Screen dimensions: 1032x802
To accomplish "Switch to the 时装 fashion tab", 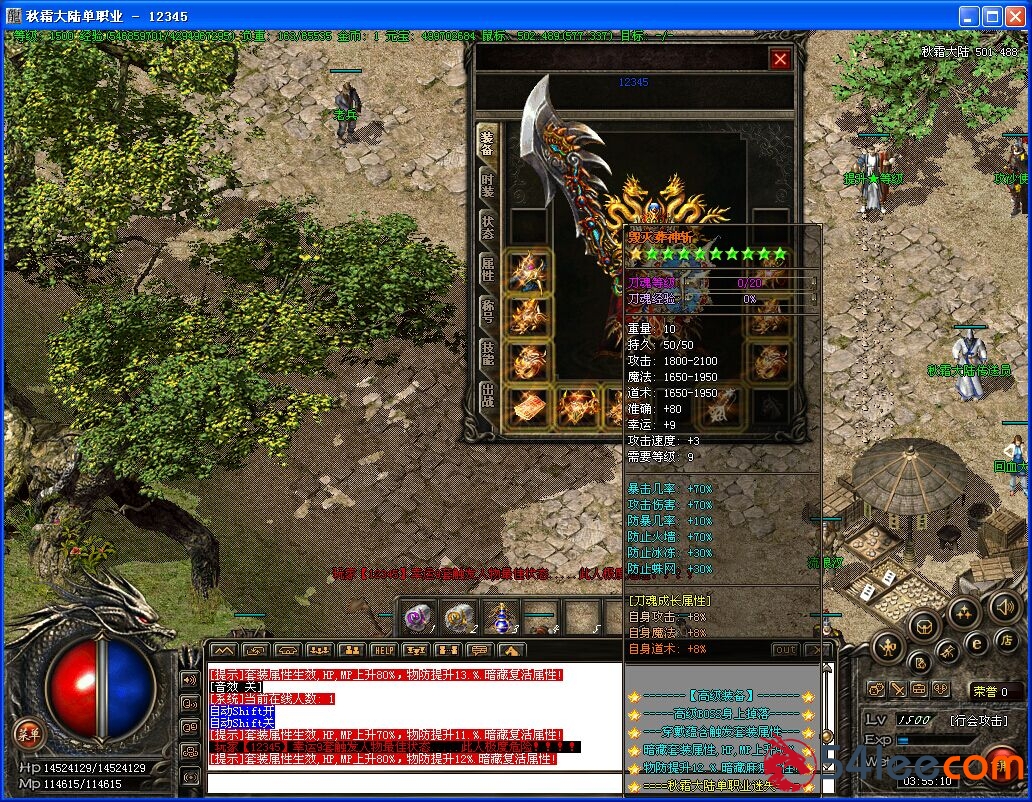I will (x=487, y=185).
